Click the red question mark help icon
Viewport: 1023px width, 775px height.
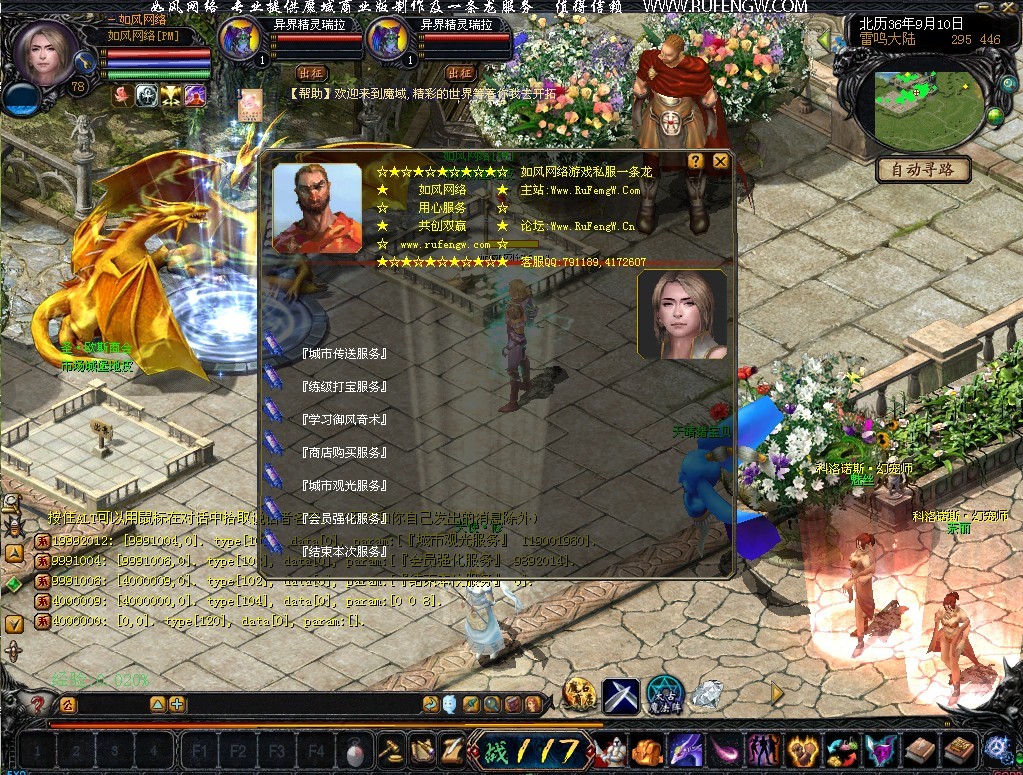point(38,704)
